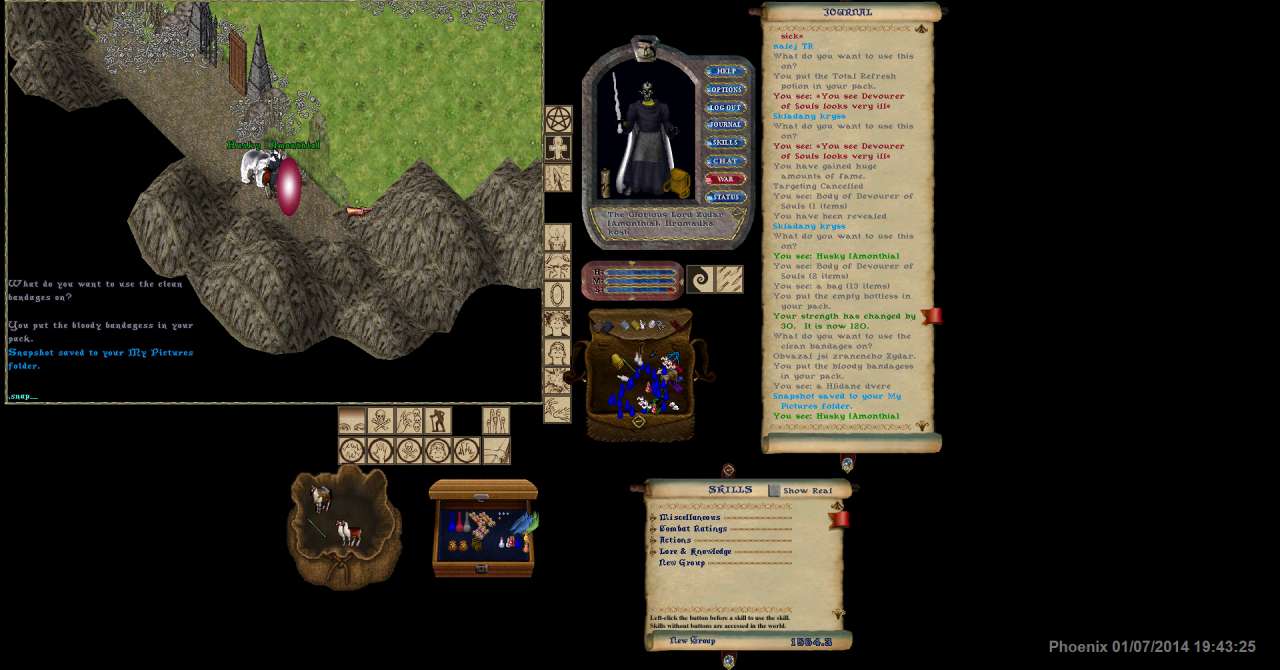This screenshot has width=1280, height=670.
Task: Open the Options menu
Action: 725,90
